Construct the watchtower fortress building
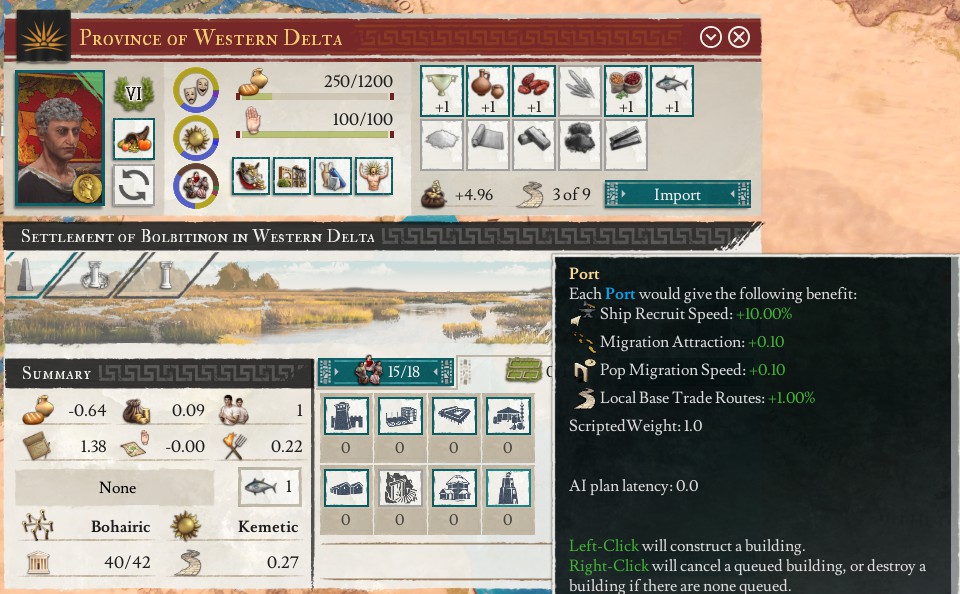 click(346, 416)
